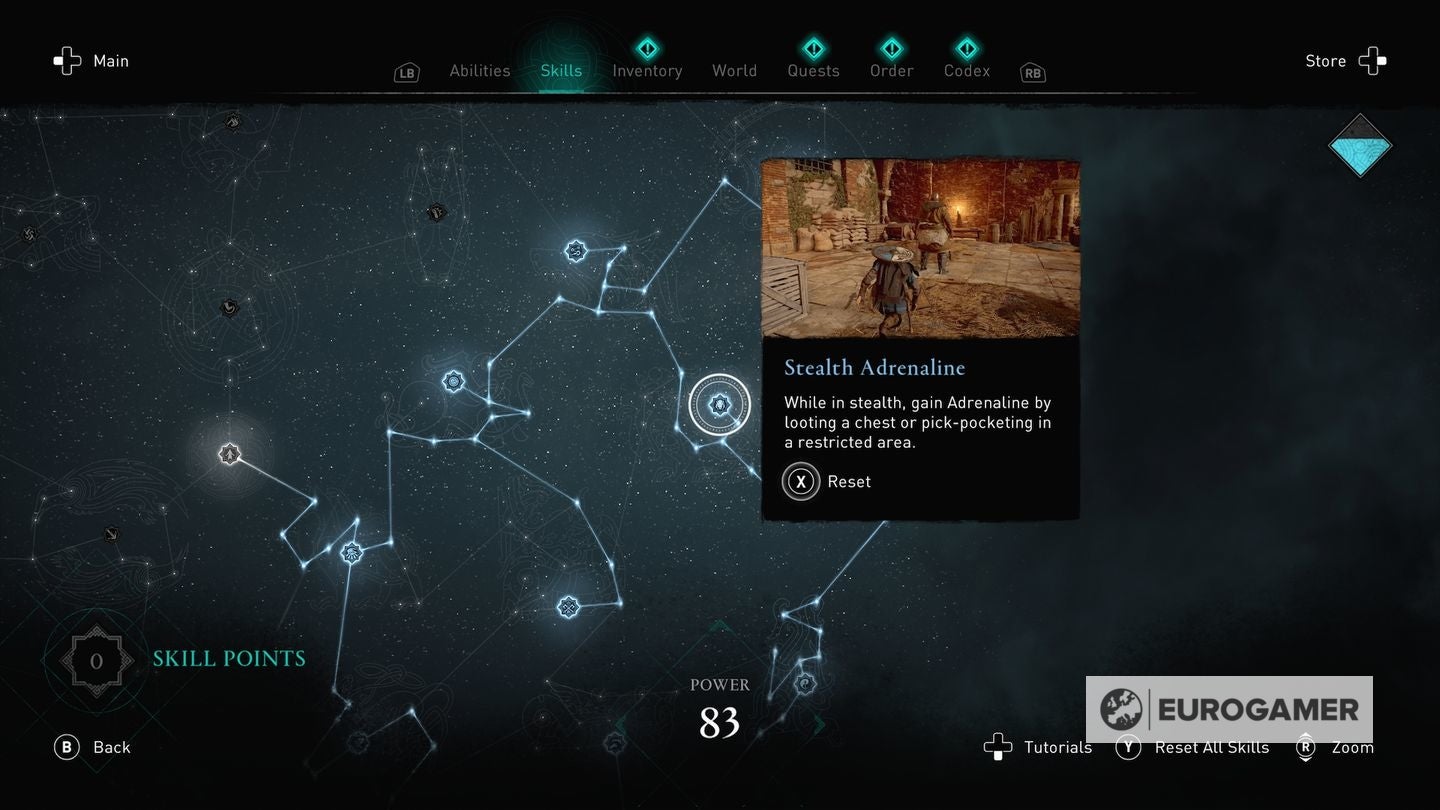Switch to the Abilities tab
The height and width of the screenshot is (810, 1440).
click(479, 70)
